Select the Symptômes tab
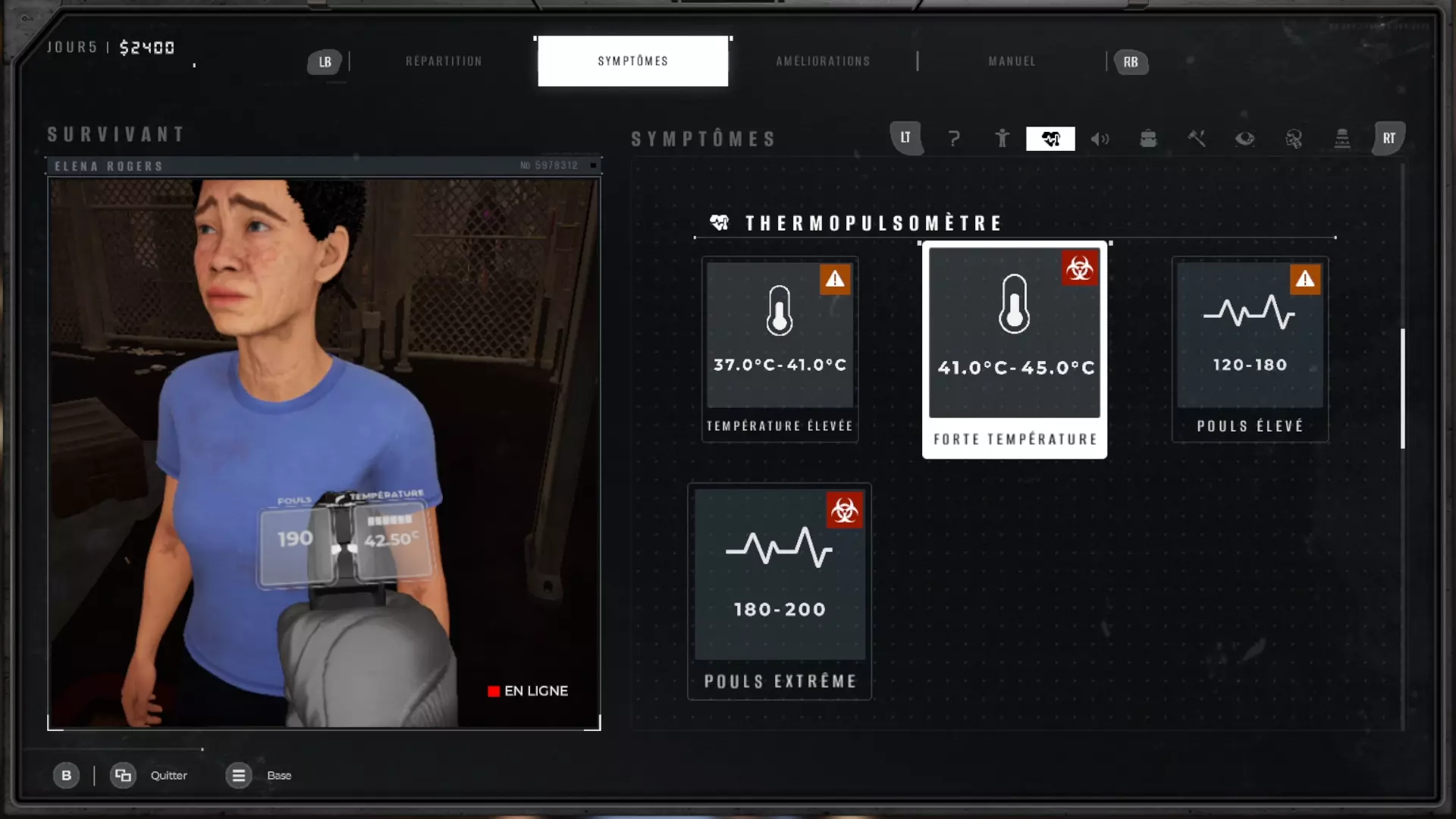 (x=632, y=61)
